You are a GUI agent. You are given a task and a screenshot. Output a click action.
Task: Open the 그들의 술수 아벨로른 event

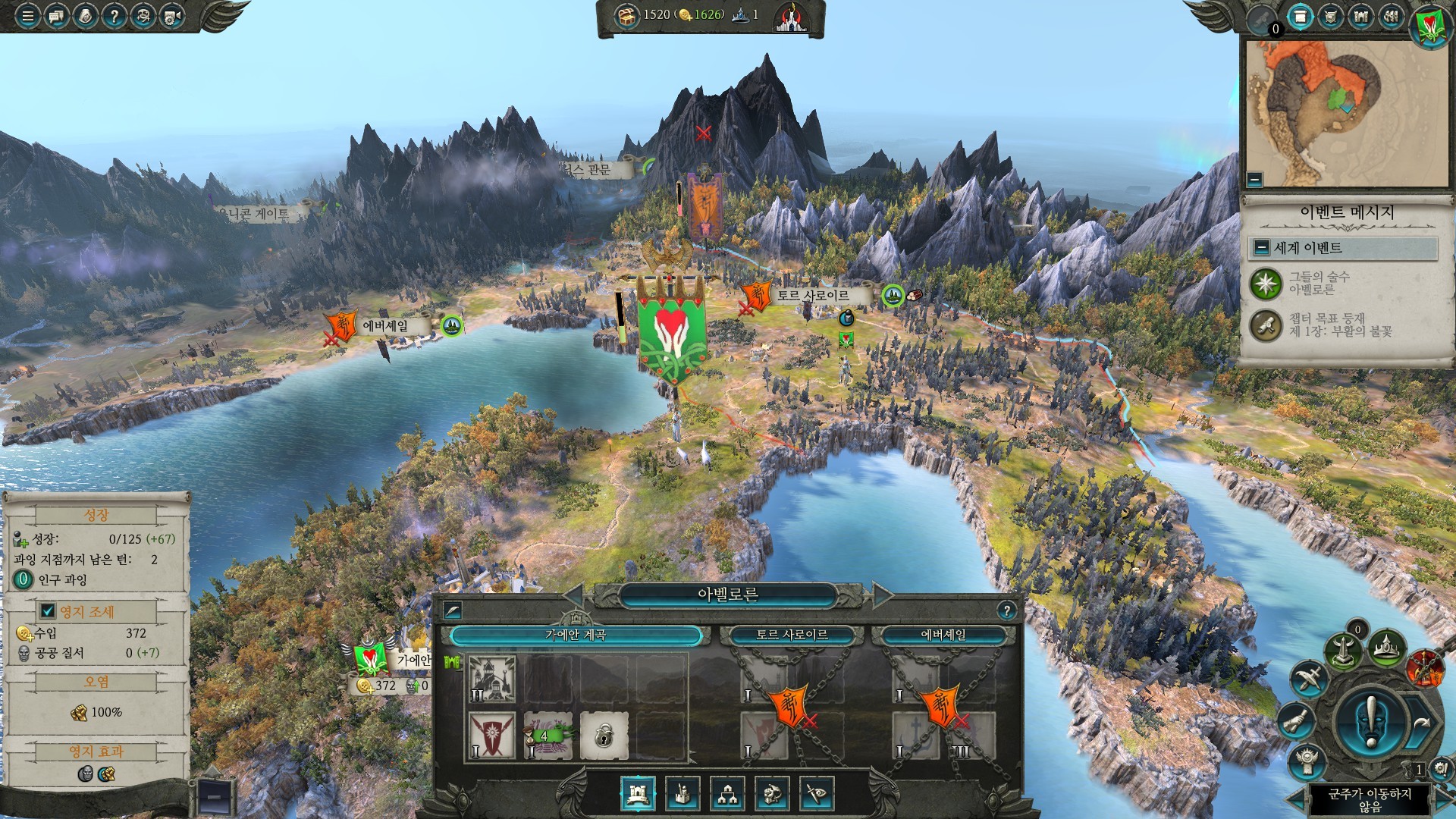[x=1266, y=284]
